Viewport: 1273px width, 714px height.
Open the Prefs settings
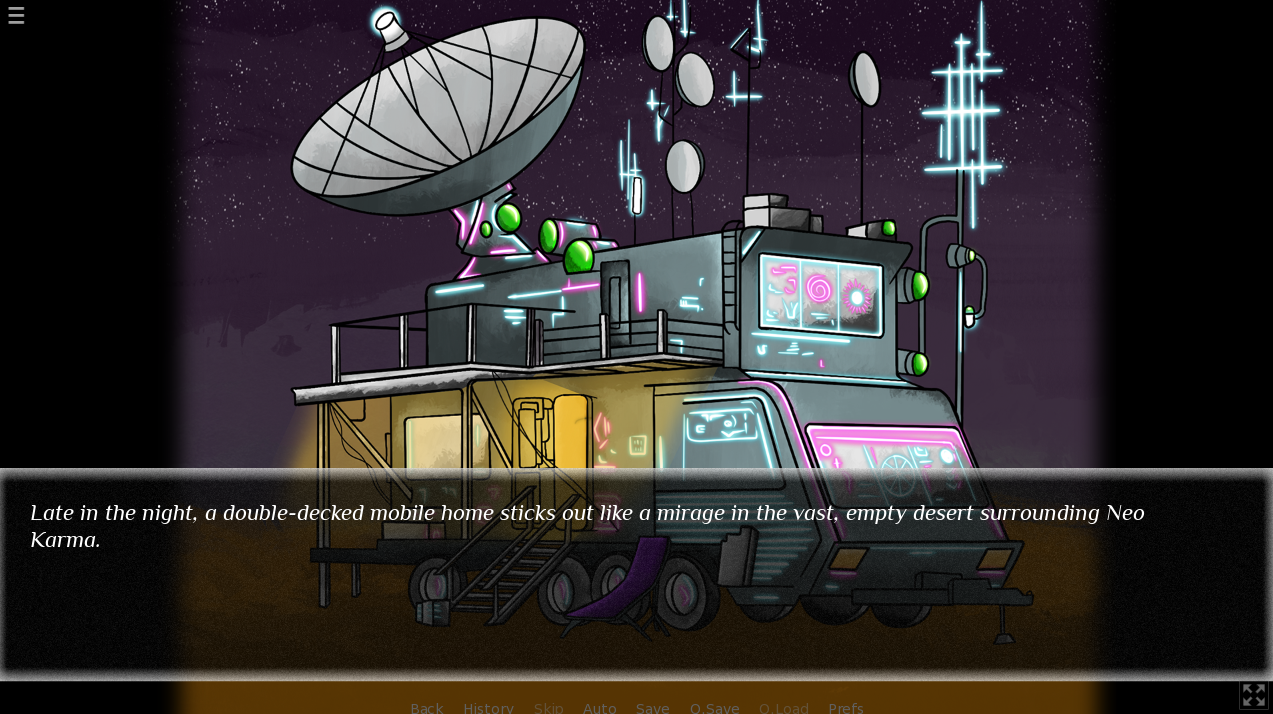[845, 708]
